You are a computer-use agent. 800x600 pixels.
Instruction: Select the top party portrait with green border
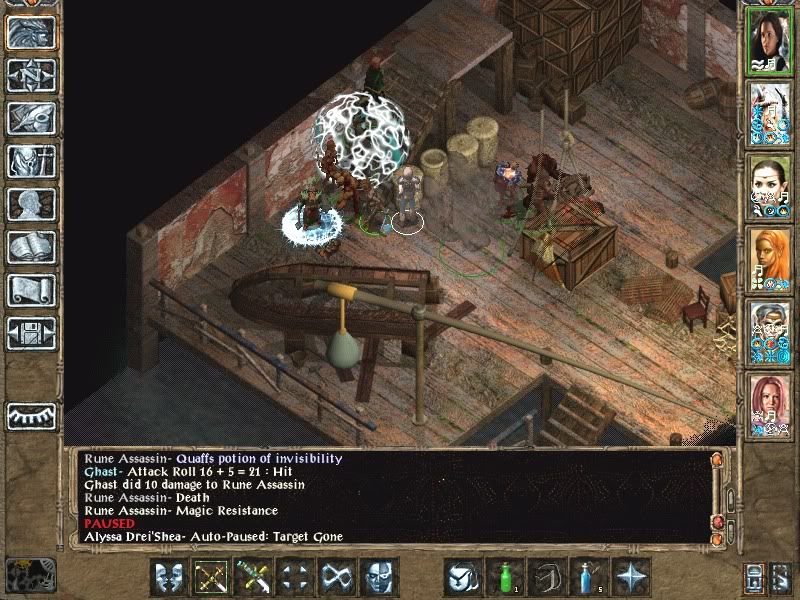[769, 42]
